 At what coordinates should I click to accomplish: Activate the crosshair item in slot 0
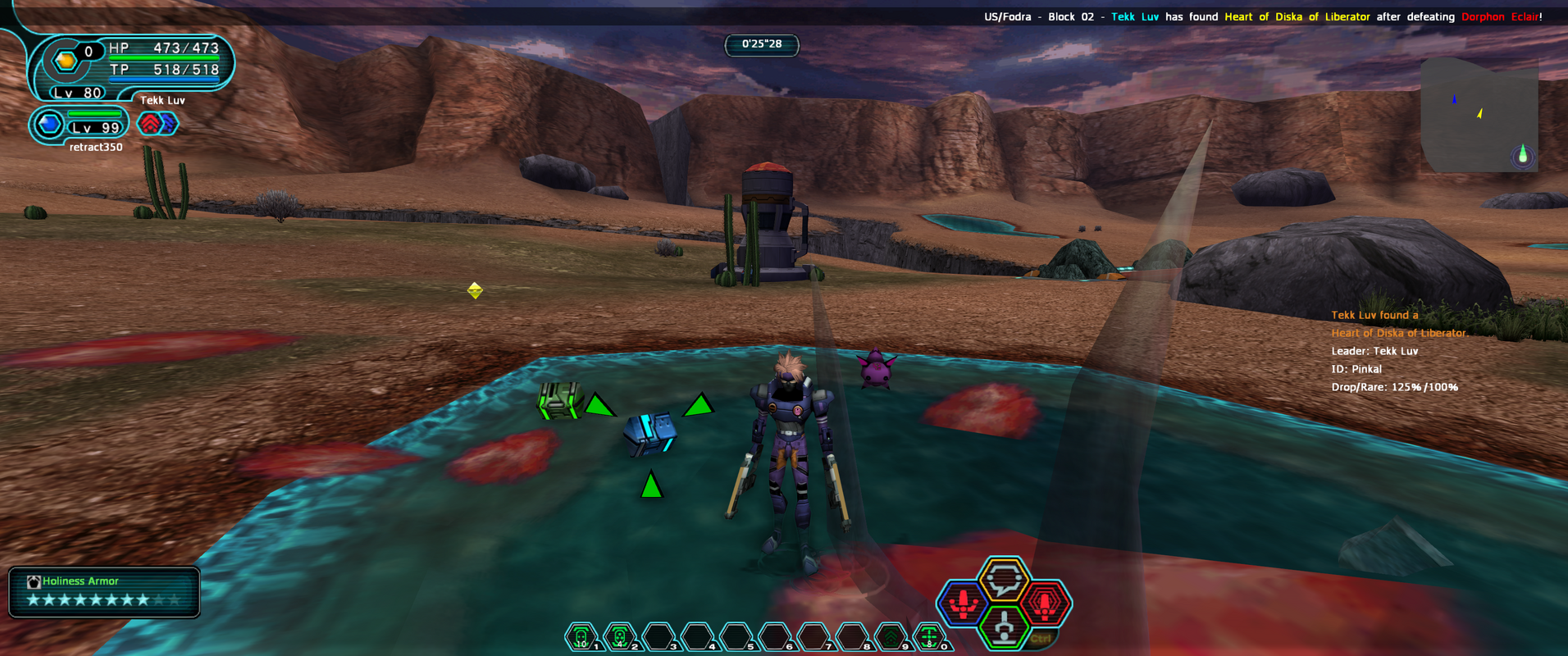coord(929,636)
